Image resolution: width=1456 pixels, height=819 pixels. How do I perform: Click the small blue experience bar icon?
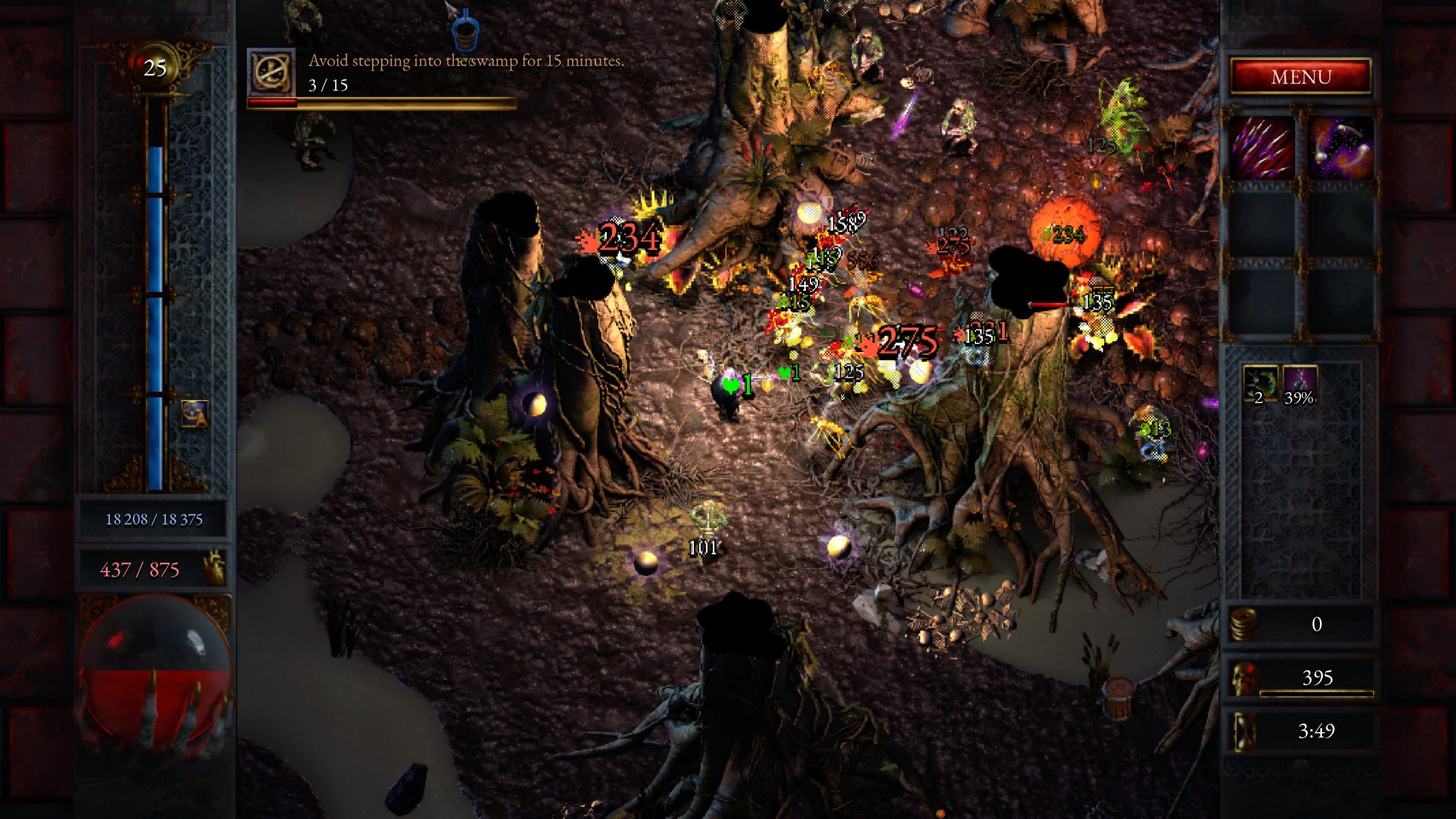click(195, 413)
